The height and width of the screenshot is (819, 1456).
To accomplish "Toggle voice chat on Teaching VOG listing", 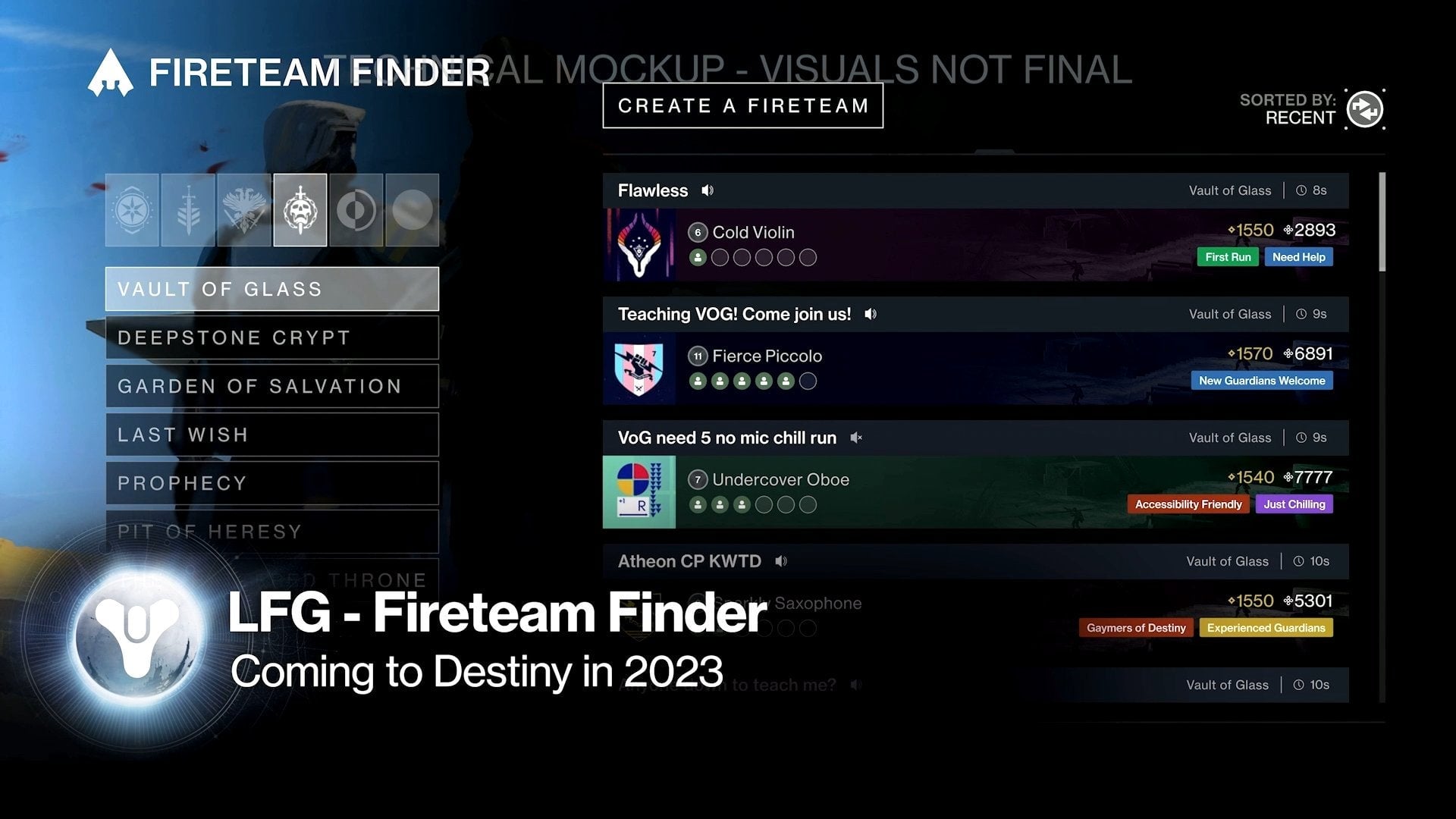I will (871, 313).
